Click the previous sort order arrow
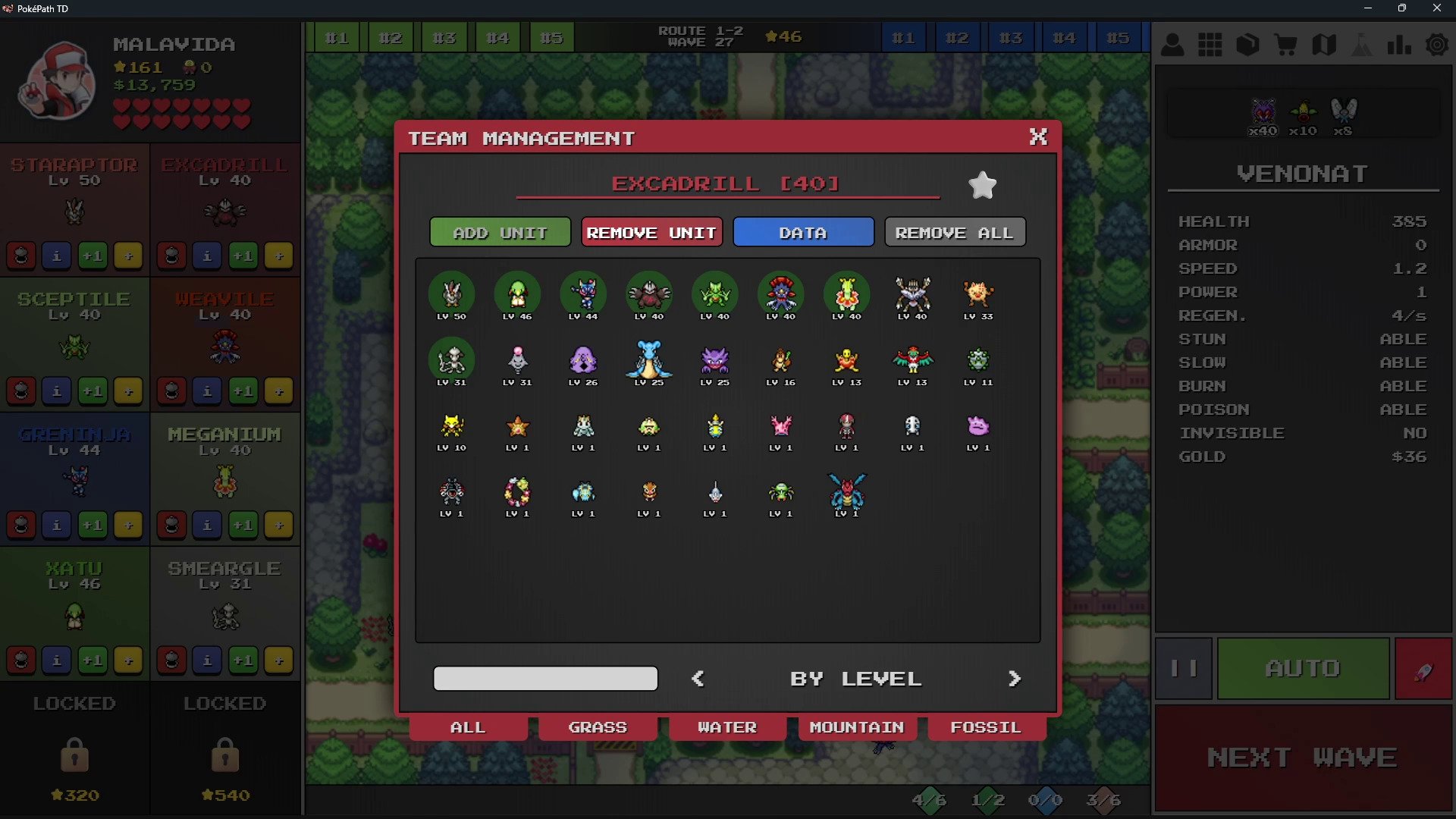 (x=698, y=679)
